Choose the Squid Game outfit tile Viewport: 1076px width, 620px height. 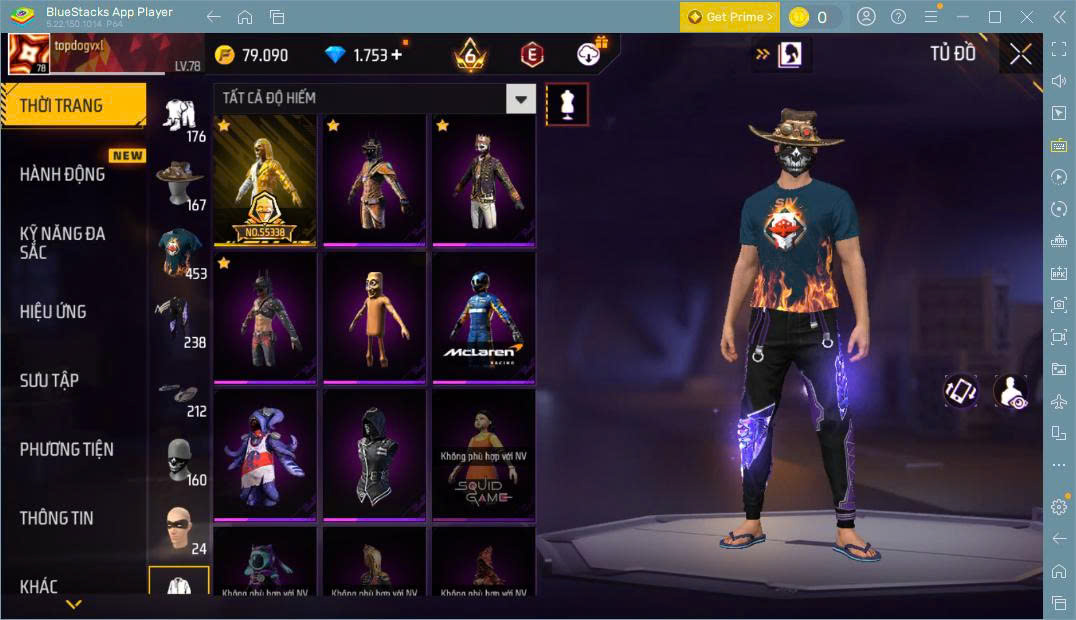(484, 455)
